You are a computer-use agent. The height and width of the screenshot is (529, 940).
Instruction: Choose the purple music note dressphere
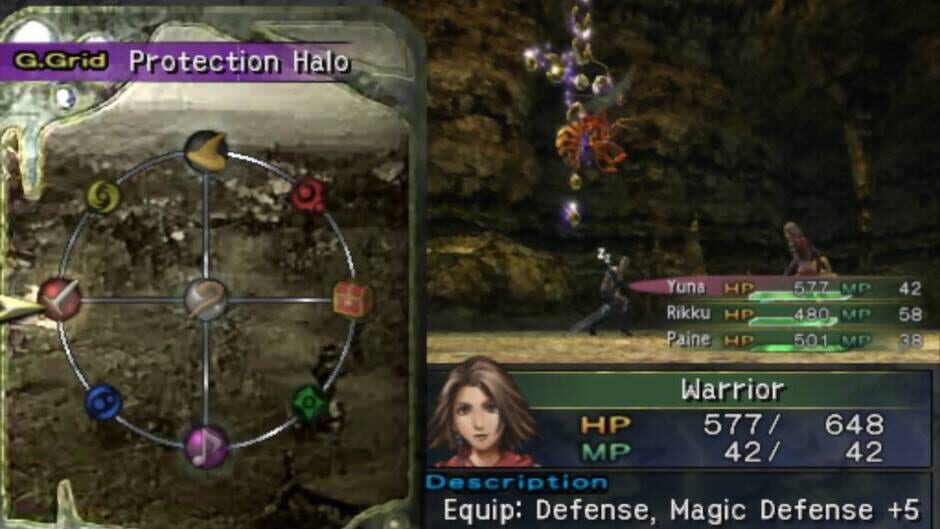coord(206,446)
